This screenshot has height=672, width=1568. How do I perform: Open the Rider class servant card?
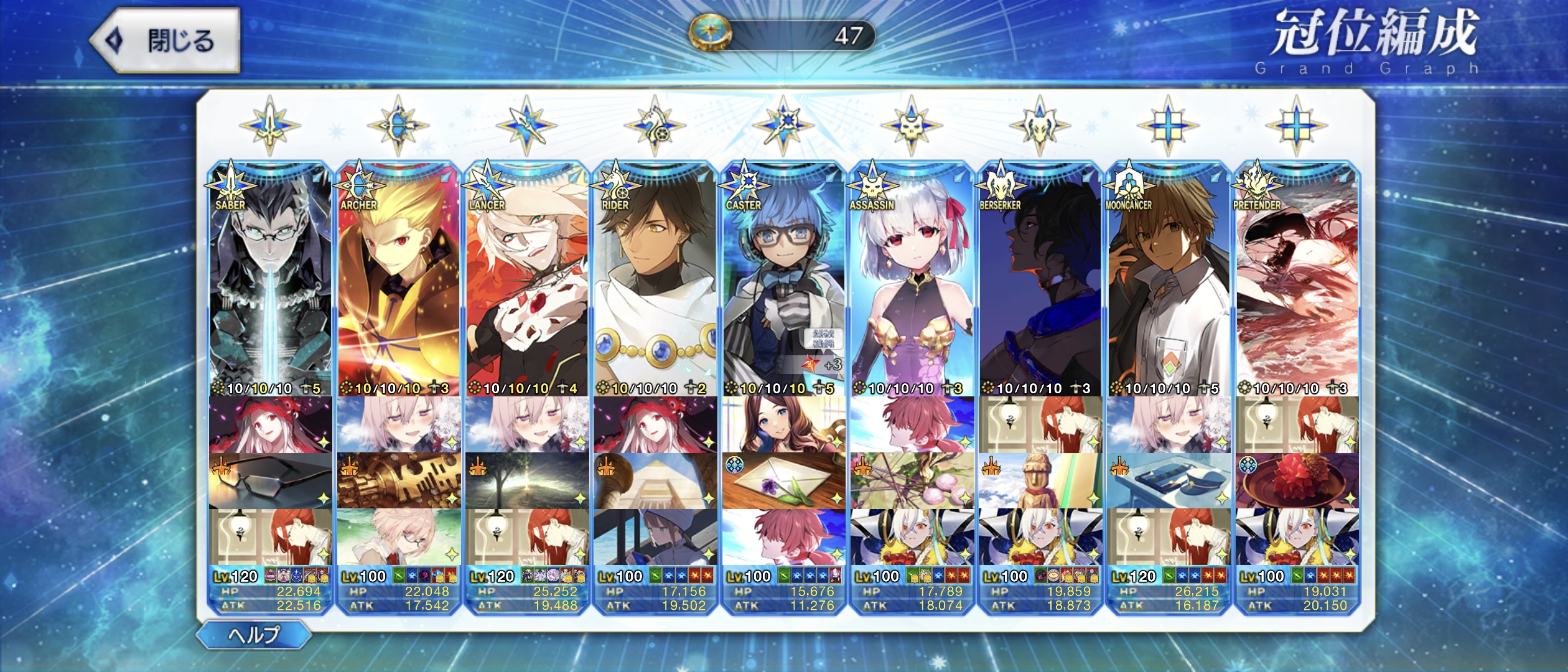click(x=655, y=280)
